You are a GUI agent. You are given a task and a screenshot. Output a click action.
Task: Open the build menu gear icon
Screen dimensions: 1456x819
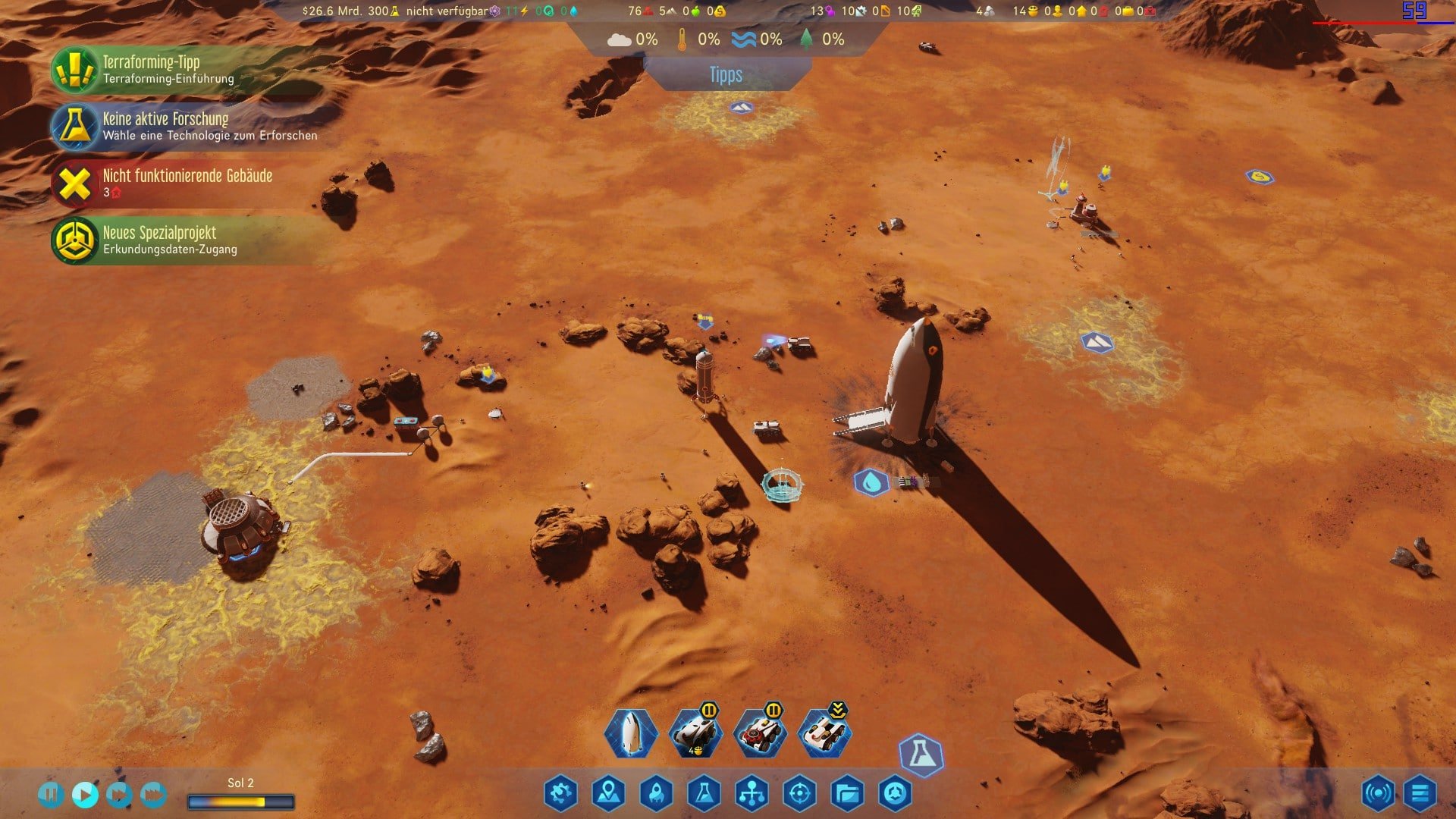point(560,793)
